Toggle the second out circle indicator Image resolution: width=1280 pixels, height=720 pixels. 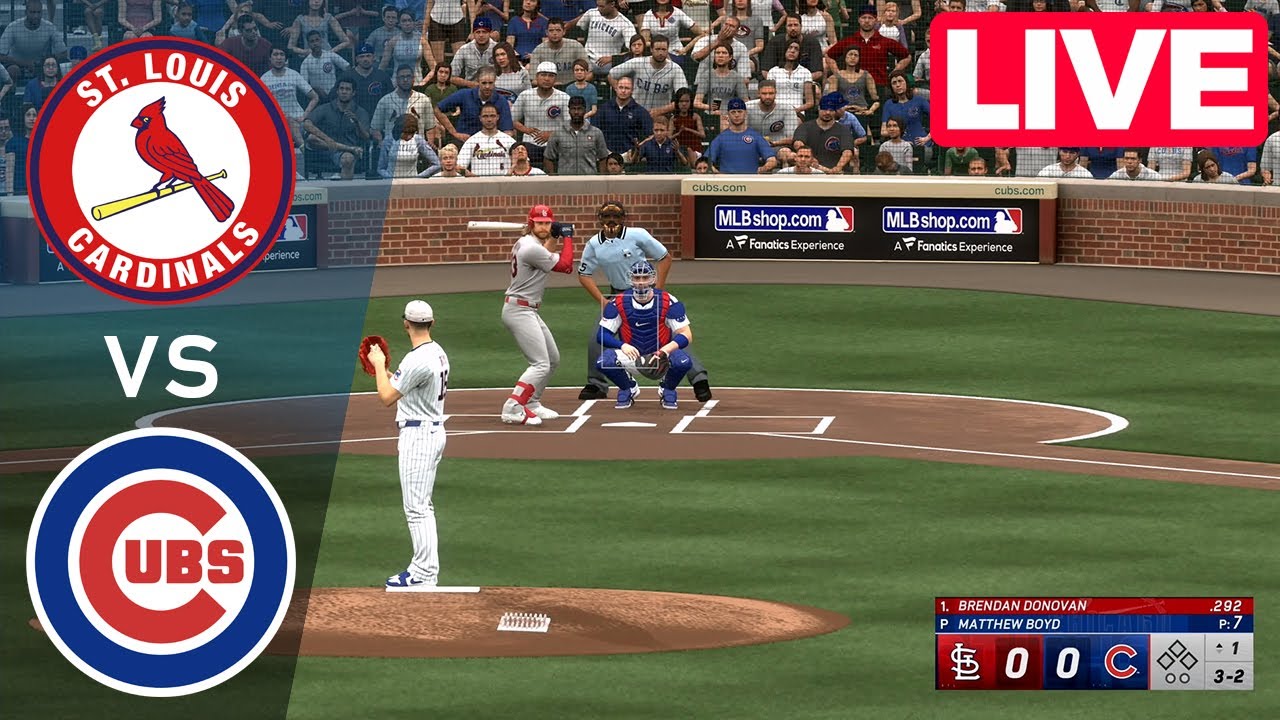(x=1186, y=677)
